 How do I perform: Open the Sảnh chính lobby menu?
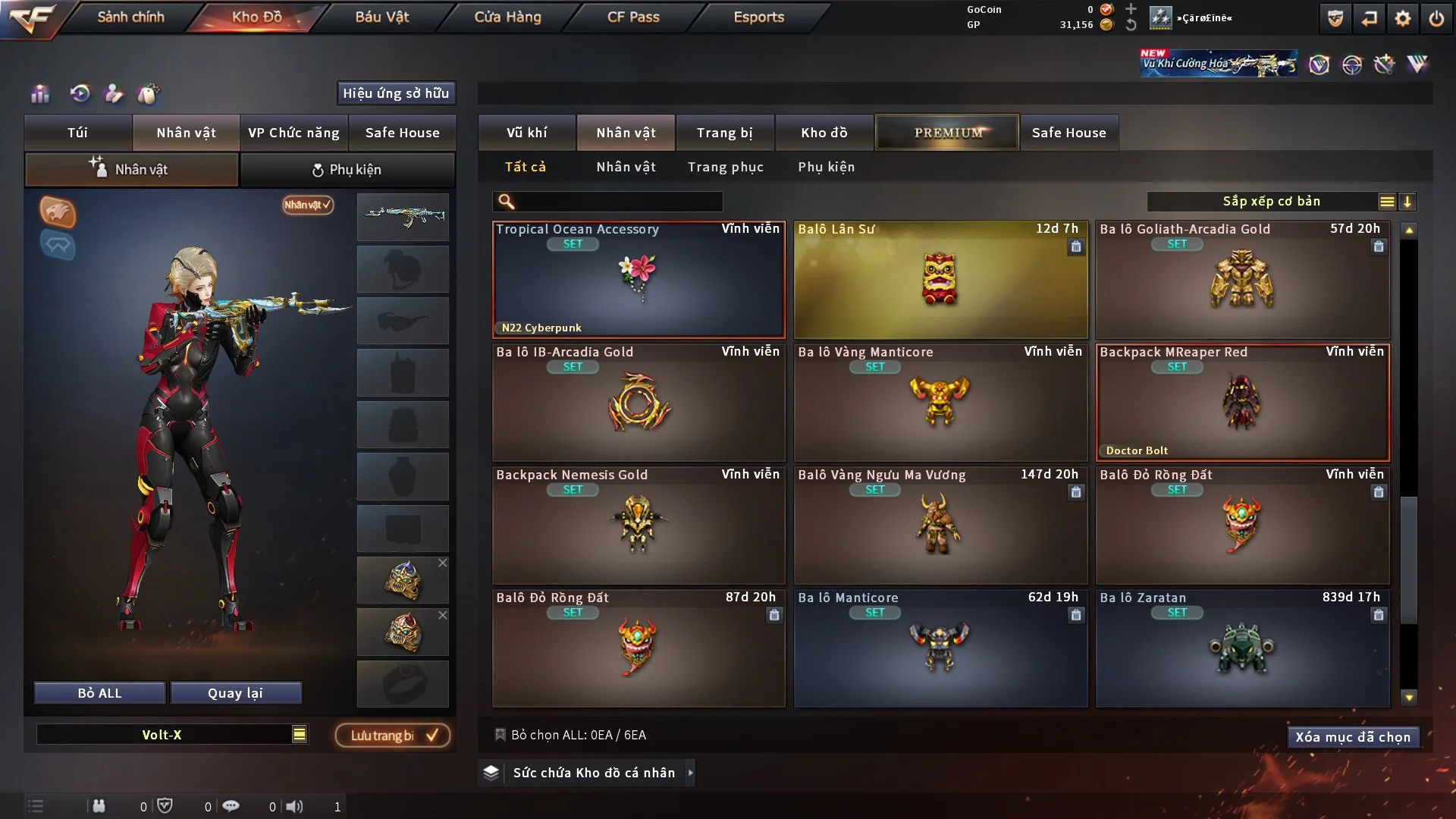point(130,17)
